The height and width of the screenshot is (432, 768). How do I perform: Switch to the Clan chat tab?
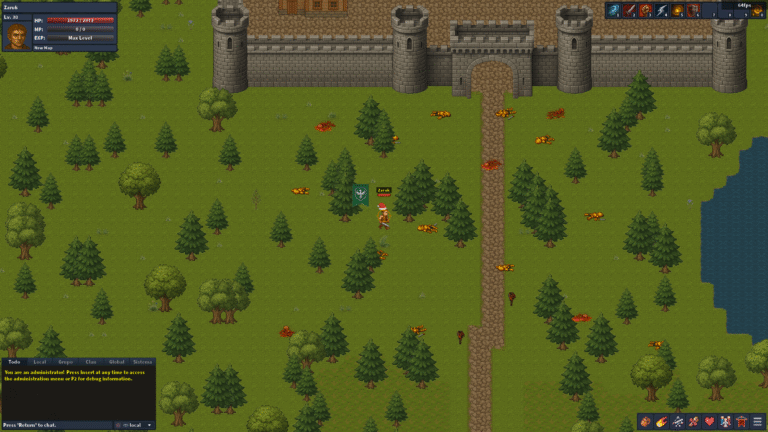91,361
